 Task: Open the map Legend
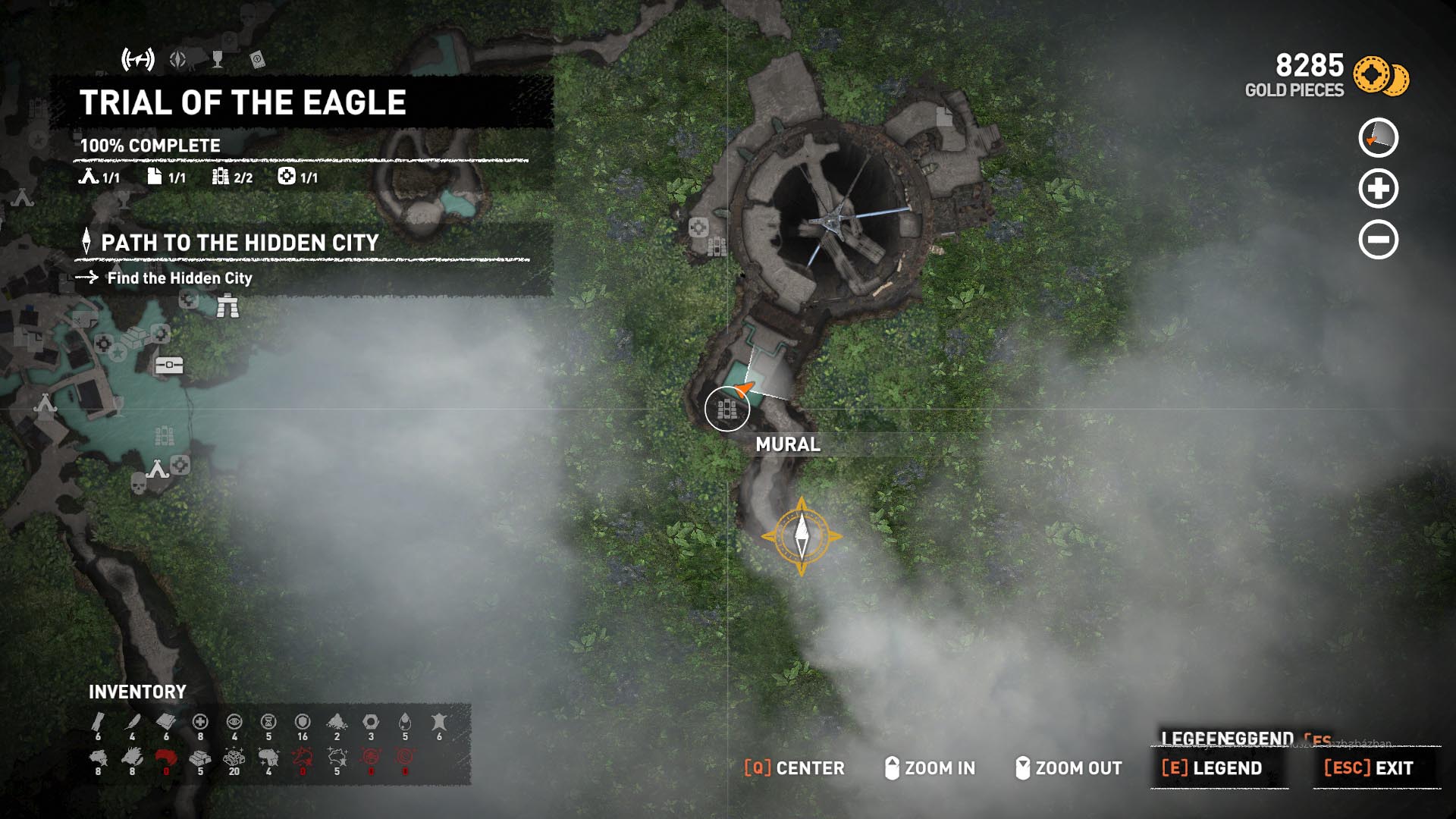click(1212, 768)
